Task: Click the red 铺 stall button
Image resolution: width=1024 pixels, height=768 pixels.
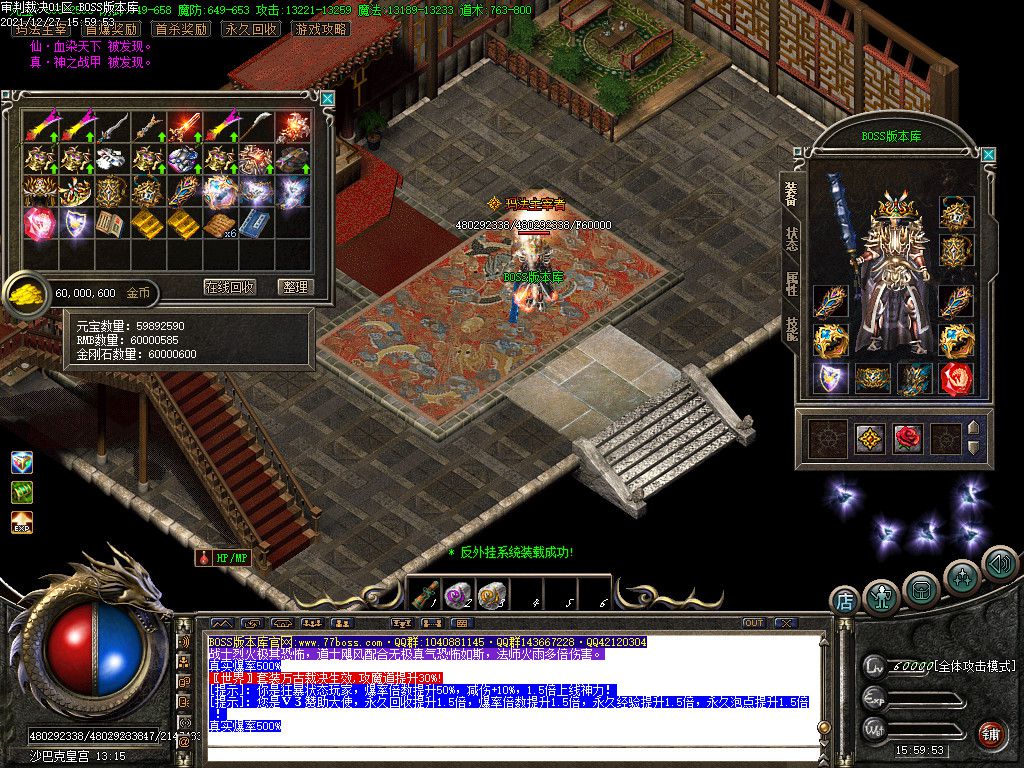Action: point(991,735)
